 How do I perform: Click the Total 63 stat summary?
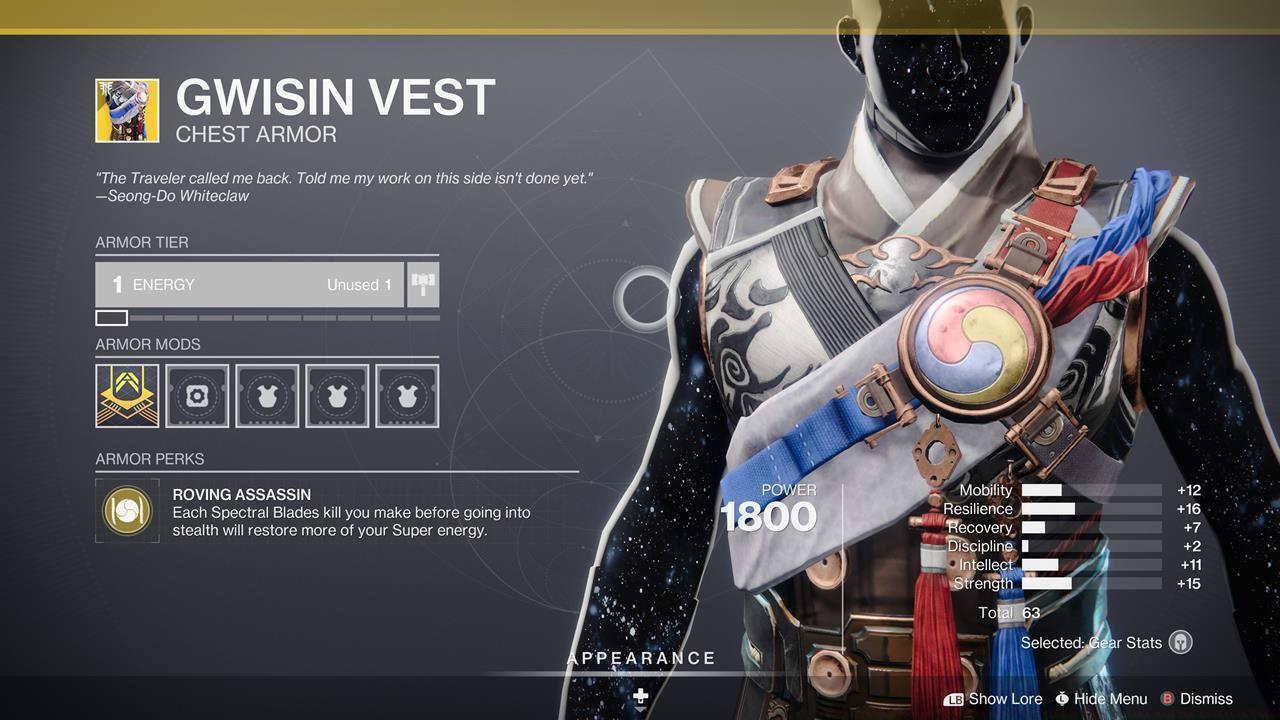coord(1009,613)
